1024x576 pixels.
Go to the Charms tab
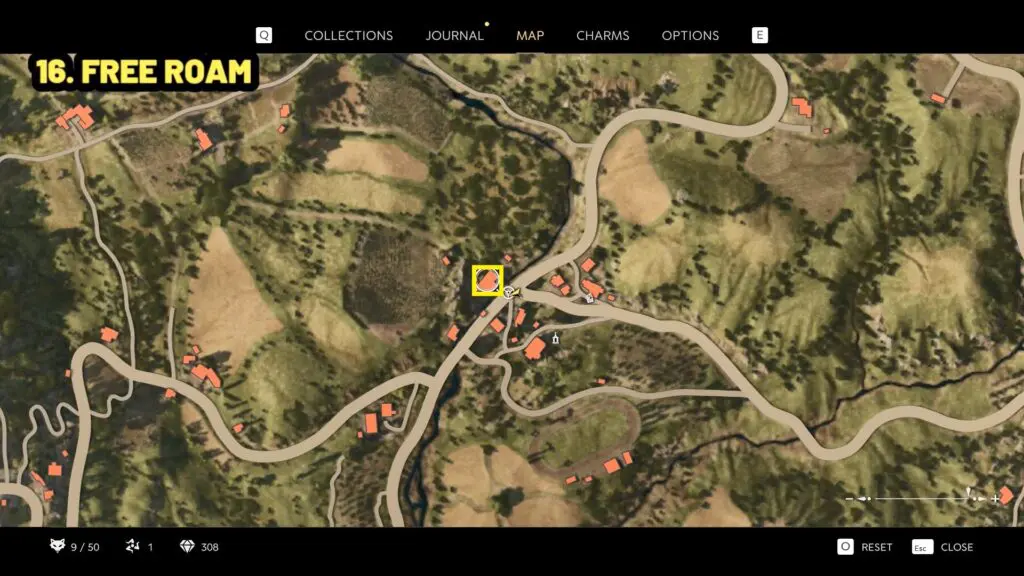point(602,35)
